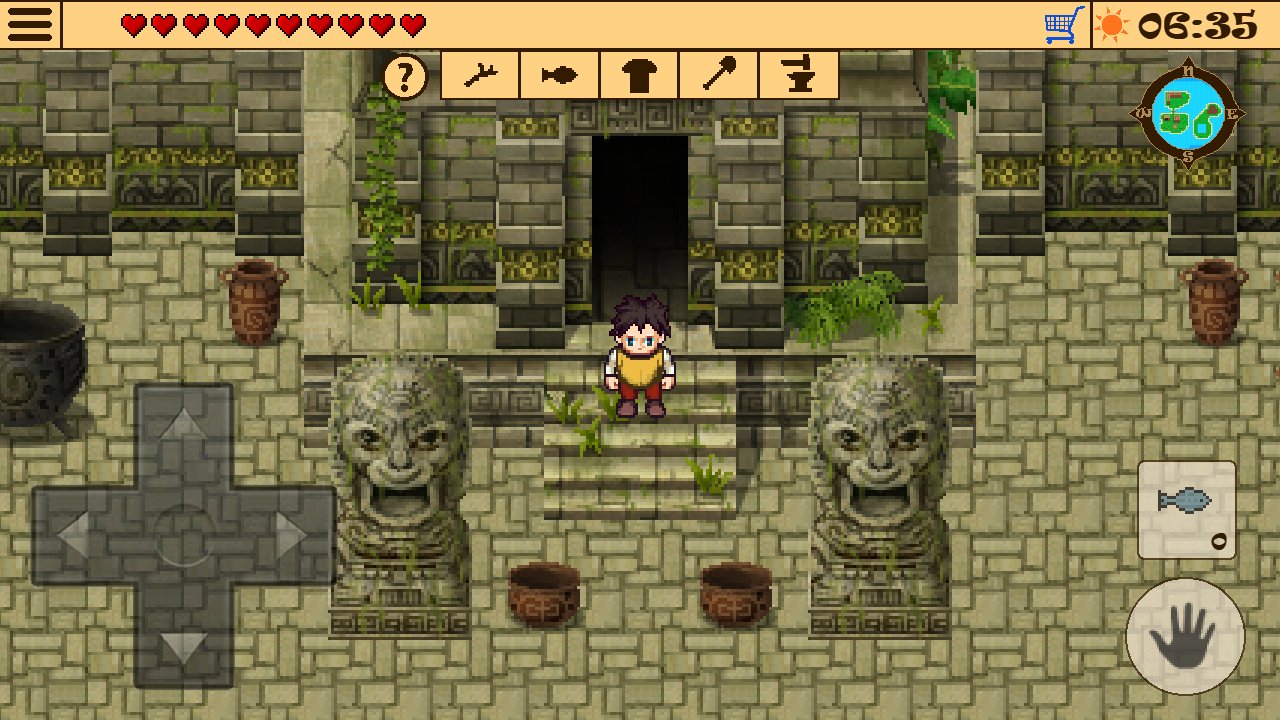Viewport: 1280px width, 720px height.
Task: Move up with the D-pad arrow
Action: [x=183, y=425]
